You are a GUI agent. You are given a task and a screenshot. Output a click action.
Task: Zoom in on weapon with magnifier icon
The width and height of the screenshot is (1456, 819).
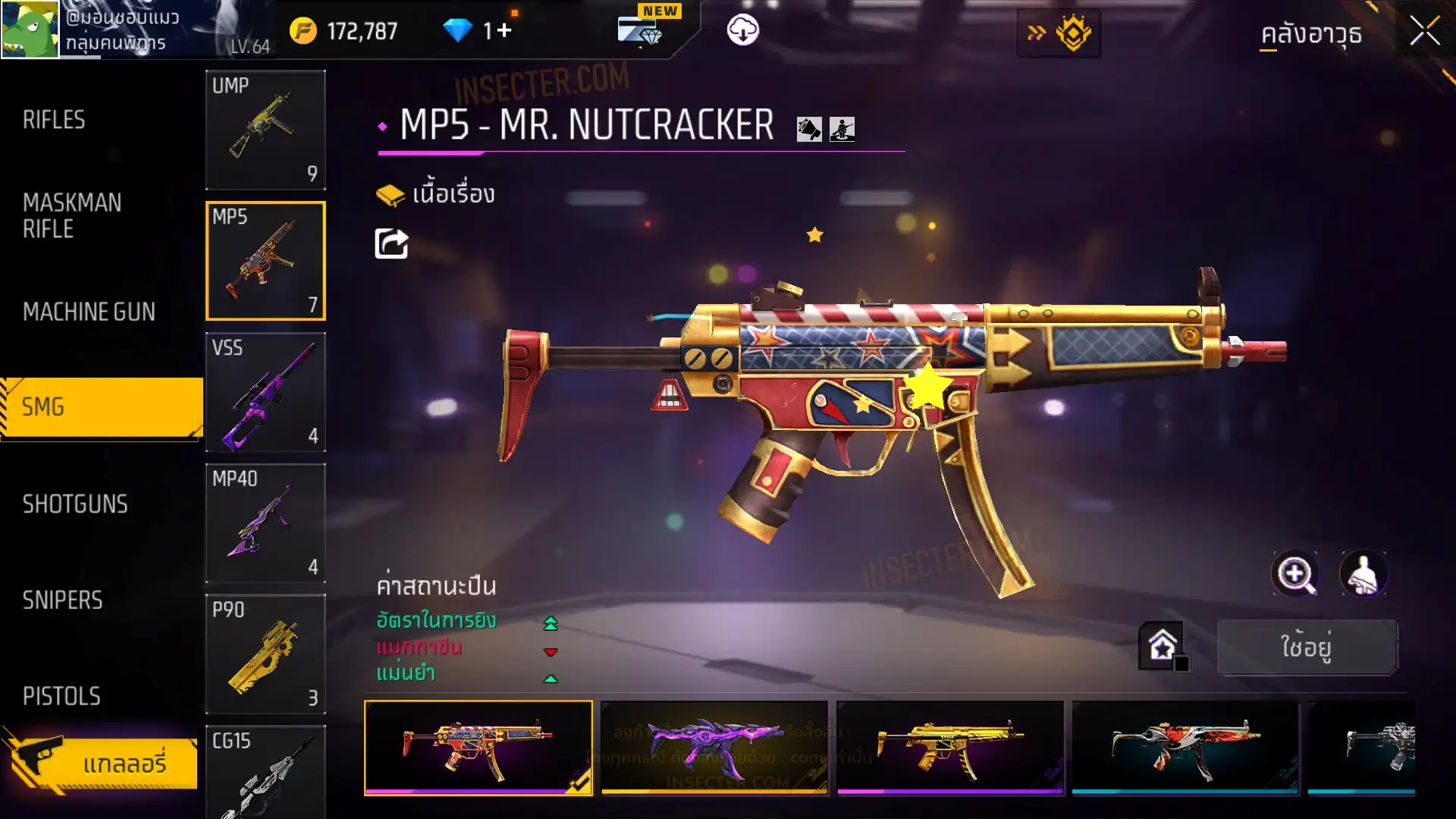click(x=1294, y=574)
